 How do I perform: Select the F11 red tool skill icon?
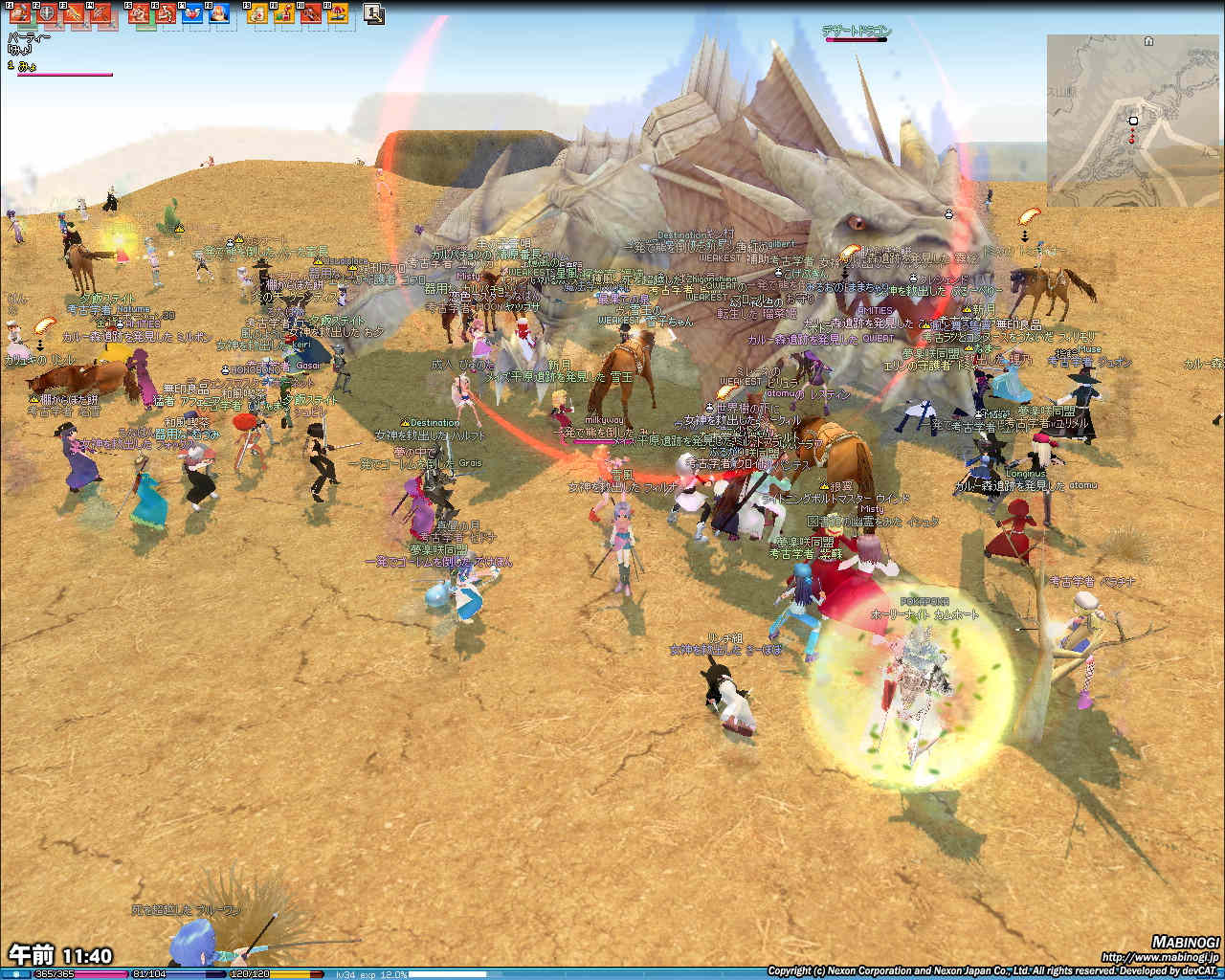click(x=311, y=13)
